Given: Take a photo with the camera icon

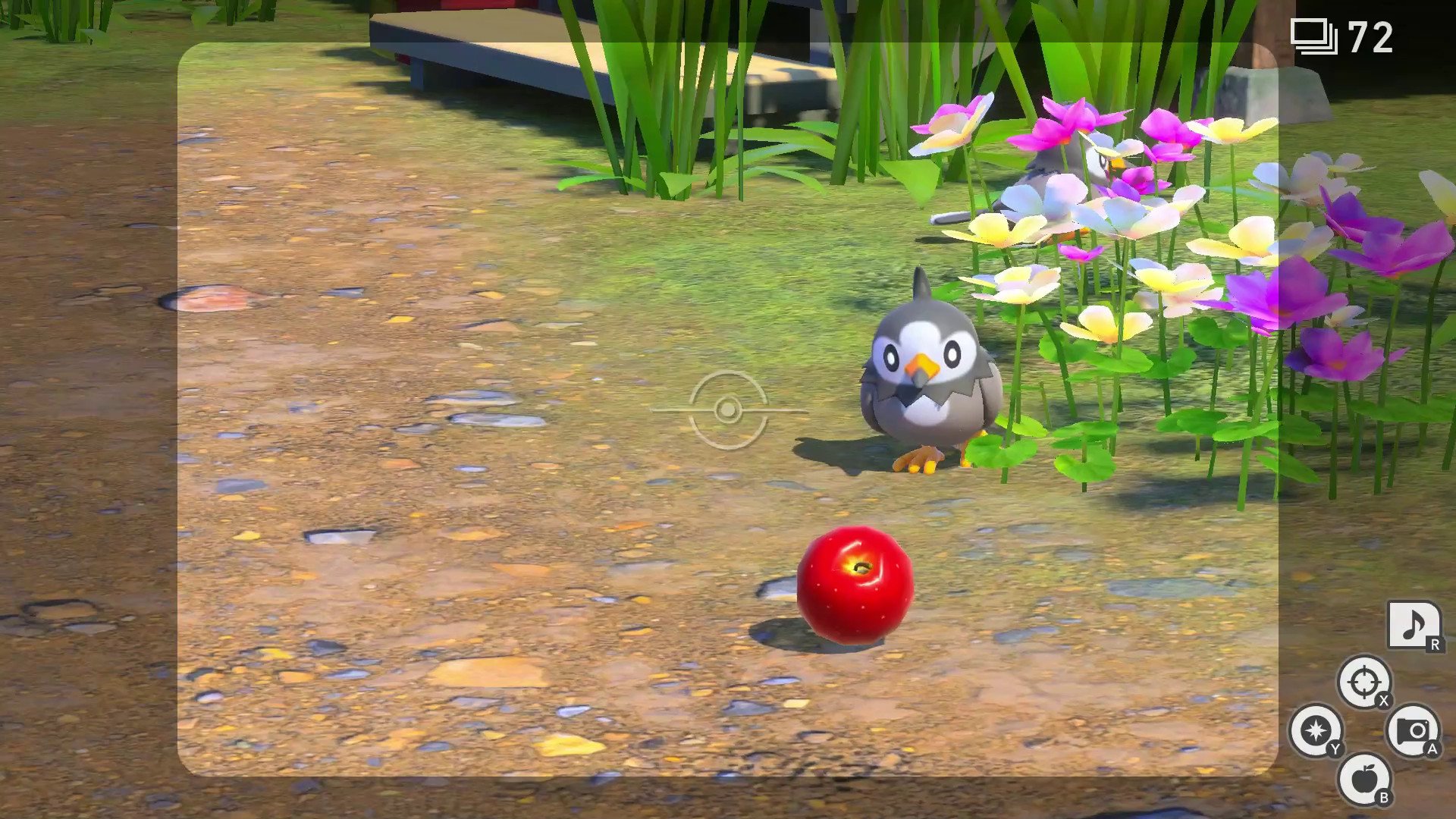Looking at the screenshot, I should (1412, 731).
